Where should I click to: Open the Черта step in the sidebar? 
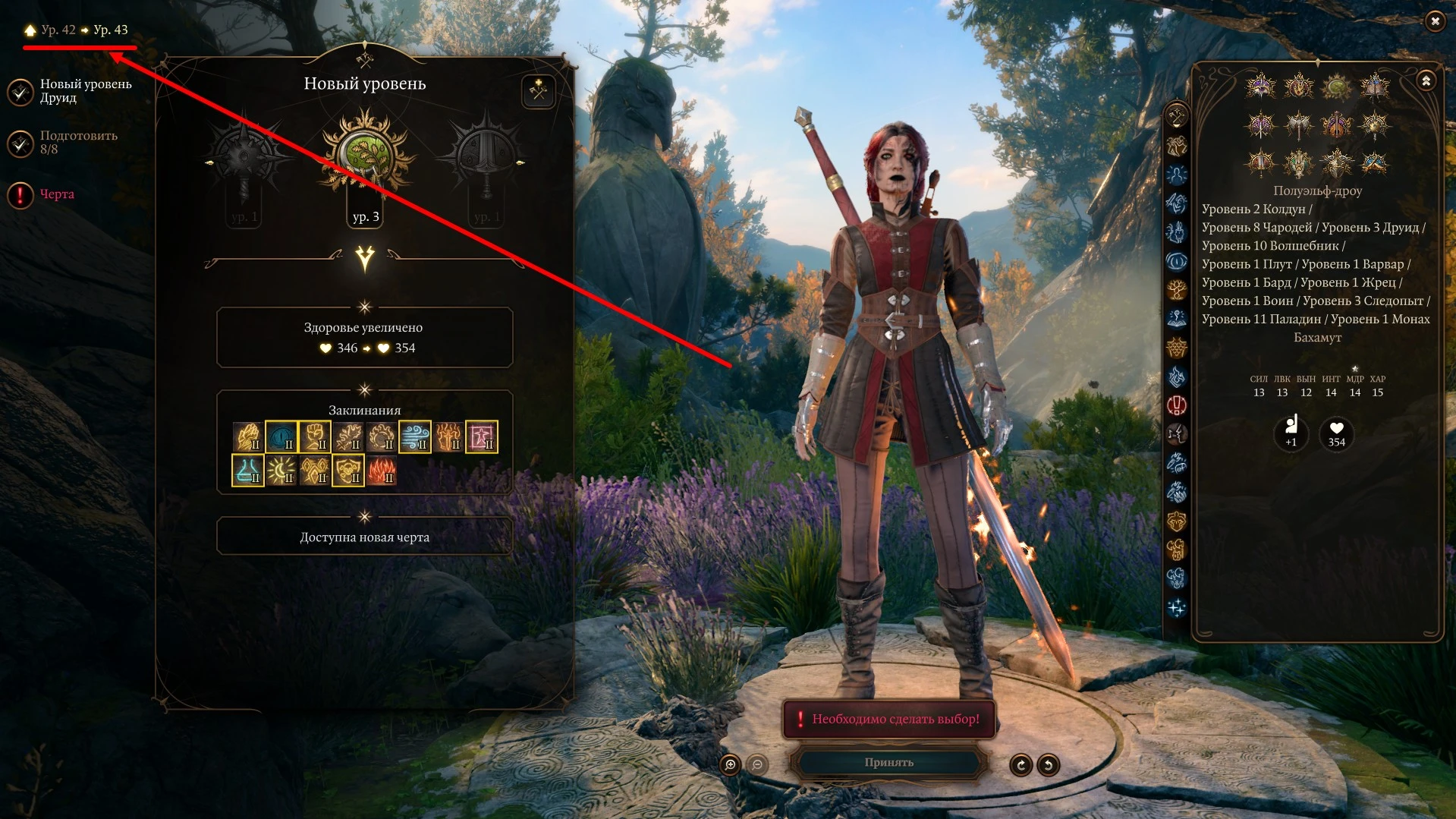click(x=56, y=194)
